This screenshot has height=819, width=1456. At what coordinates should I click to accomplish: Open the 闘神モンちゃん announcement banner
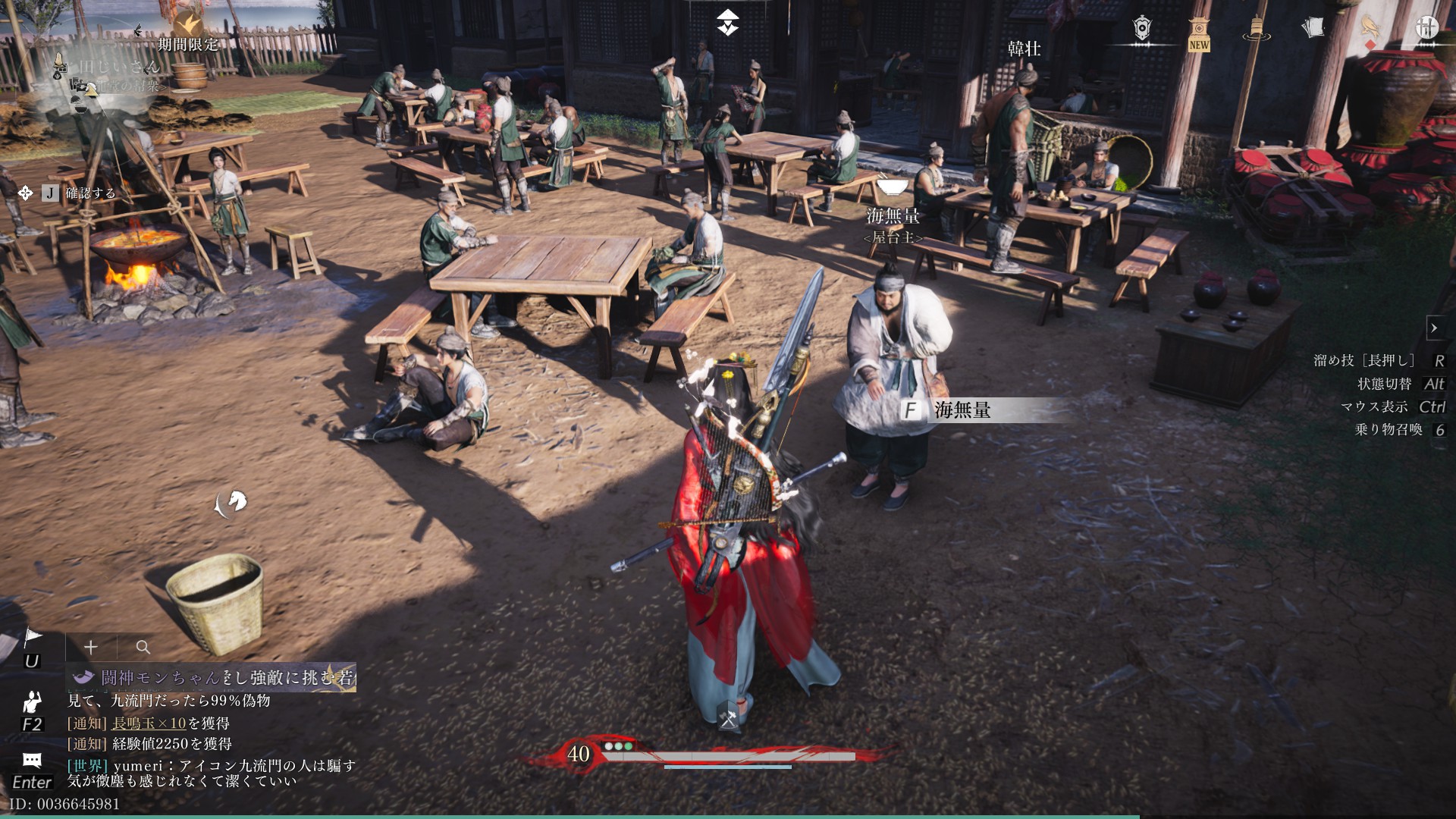click(212, 677)
